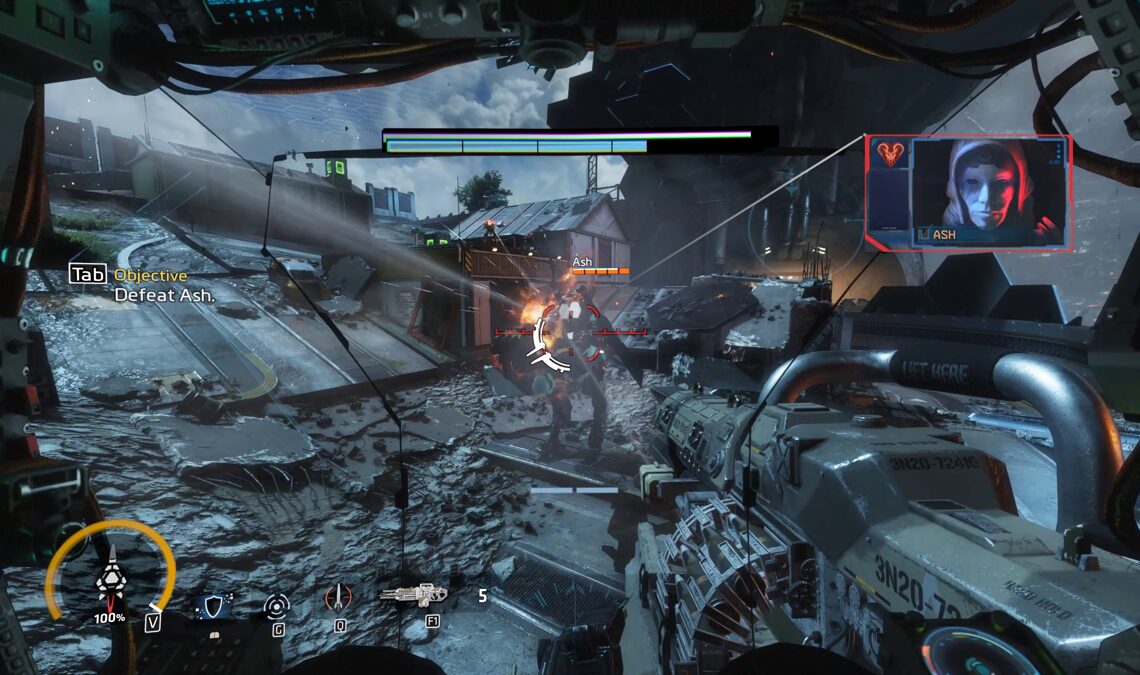
Task: Activate the titan core ability icon
Action: pos(110,578)
